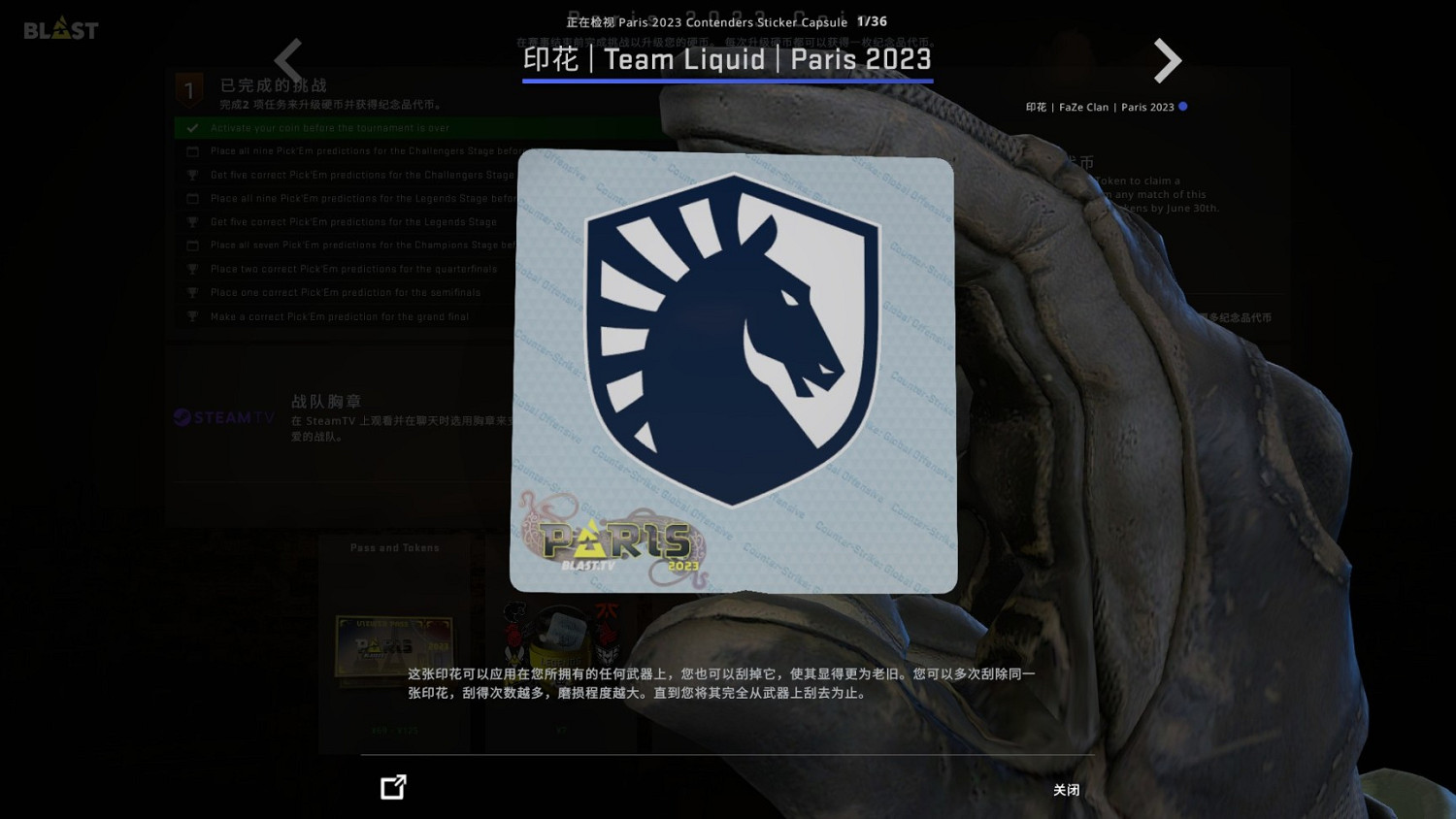Click the calendar icon beside Champions Stage prediction task
This screenshot has height=819, width=1456.
[x=192, y=245]
